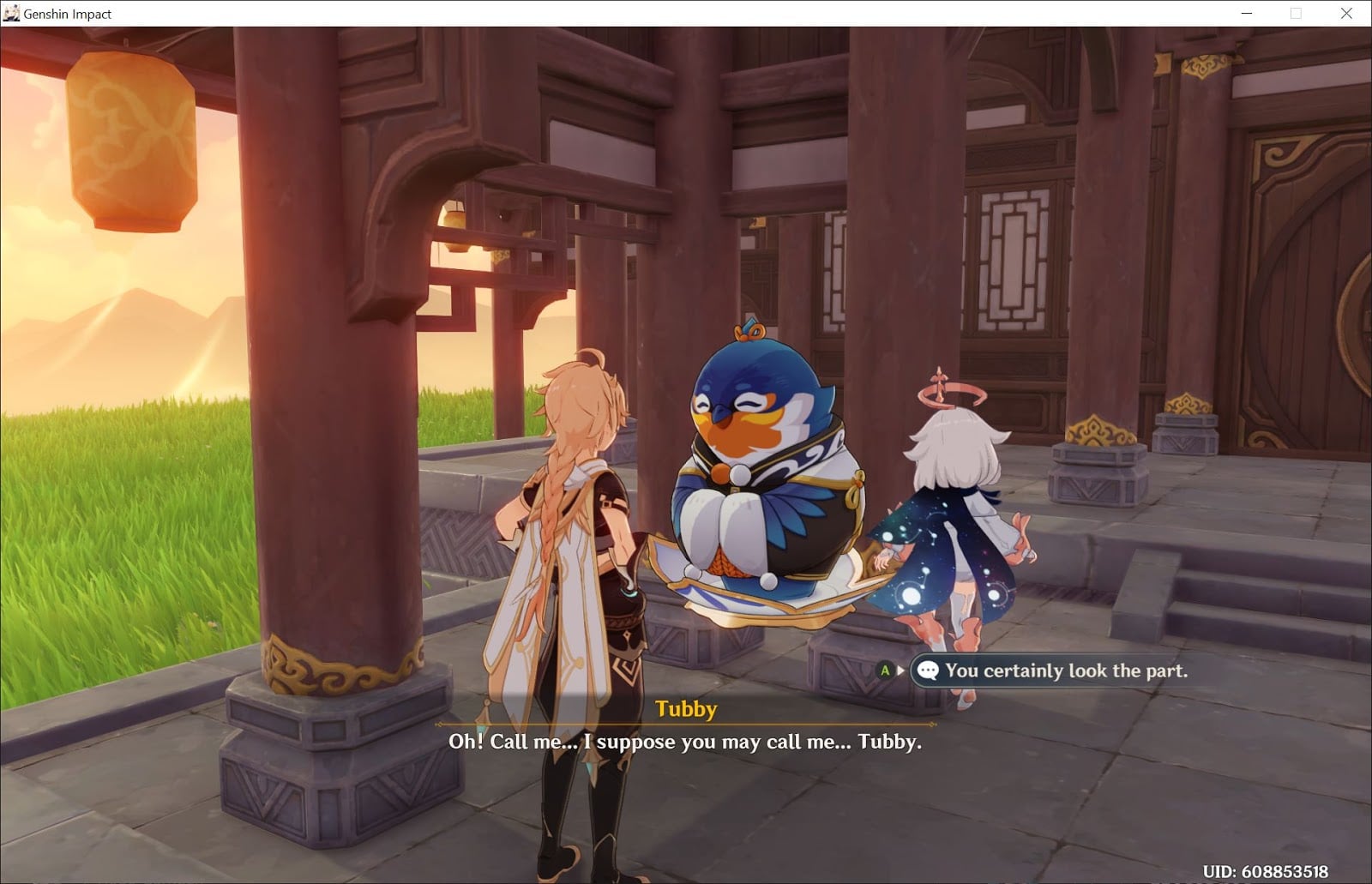The image size is (1372, 884).
Task: Maximize the Genshin Impact window
Action: coord(1296,14)
